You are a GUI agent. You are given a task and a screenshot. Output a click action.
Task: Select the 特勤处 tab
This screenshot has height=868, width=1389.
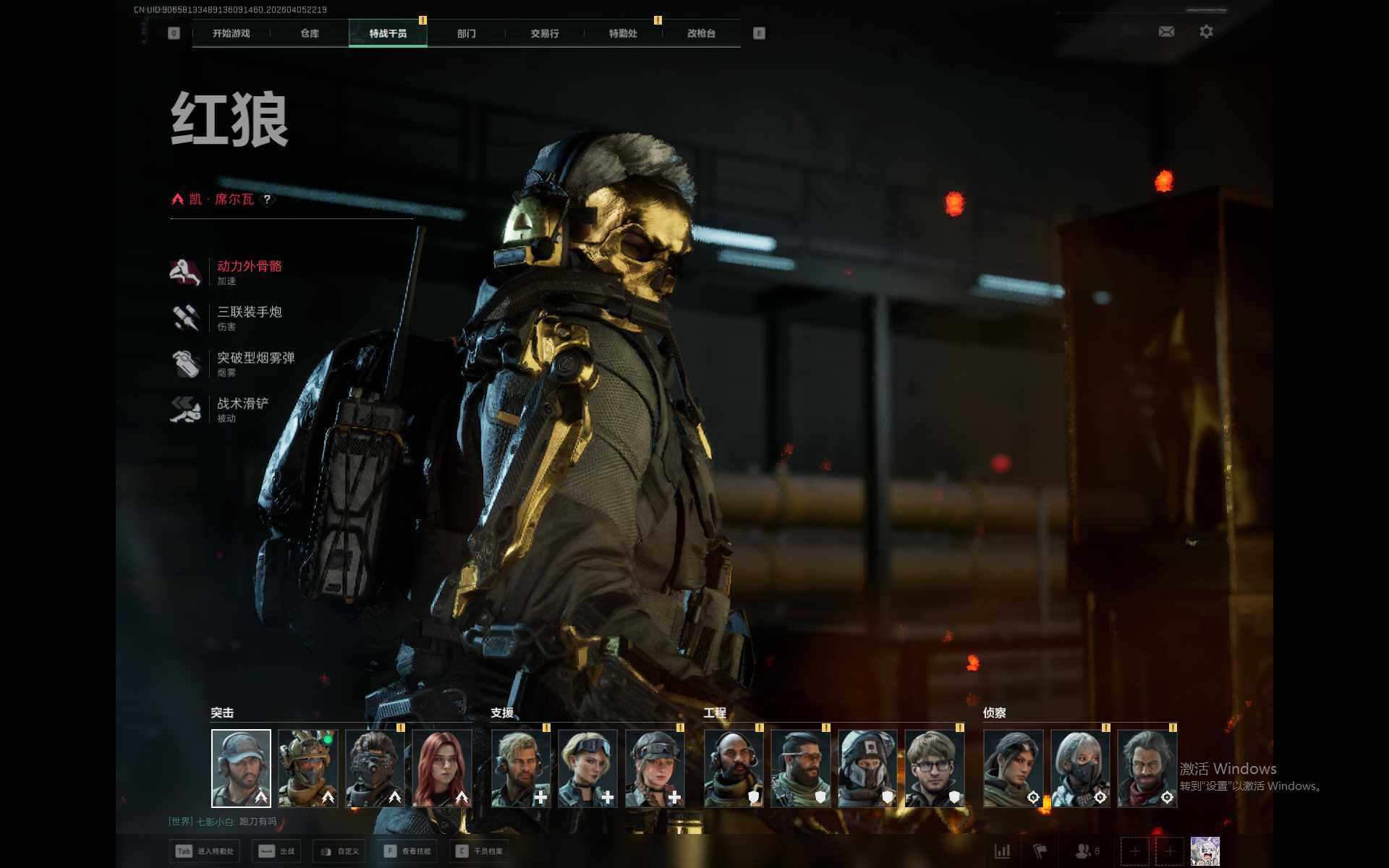[623, 33]
